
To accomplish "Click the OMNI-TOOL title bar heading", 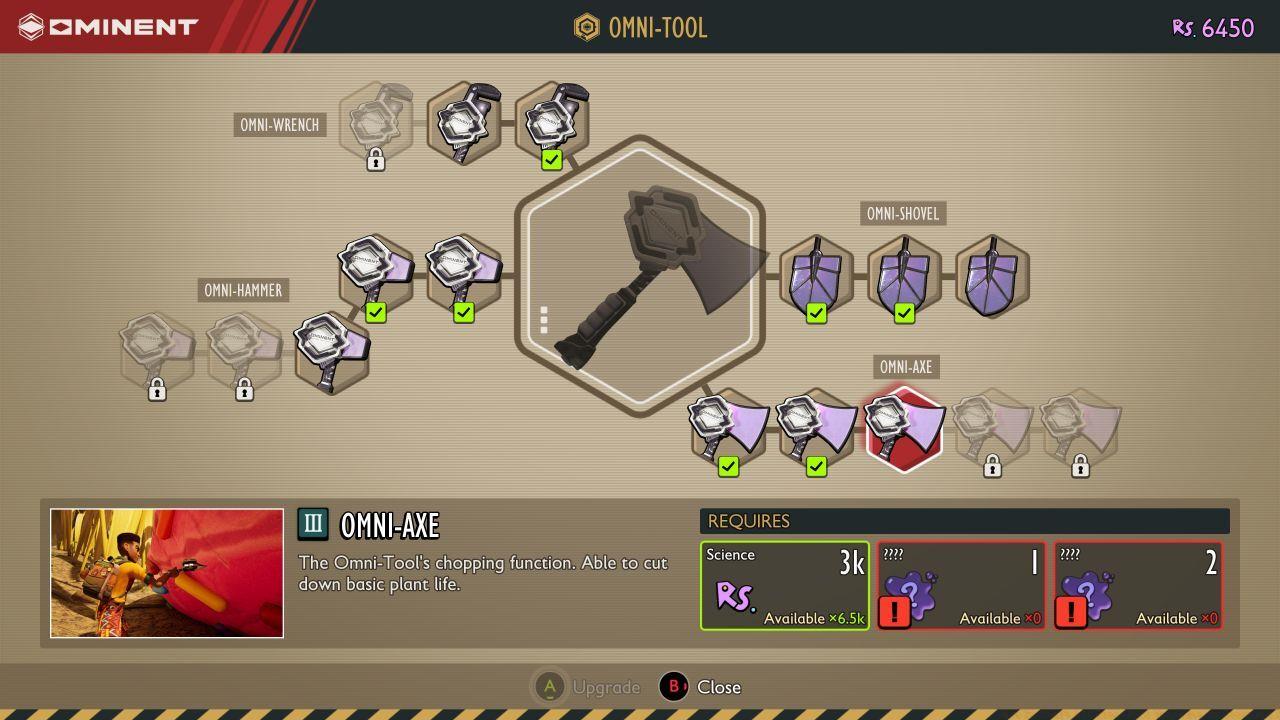I will click(x=640, y=27).
